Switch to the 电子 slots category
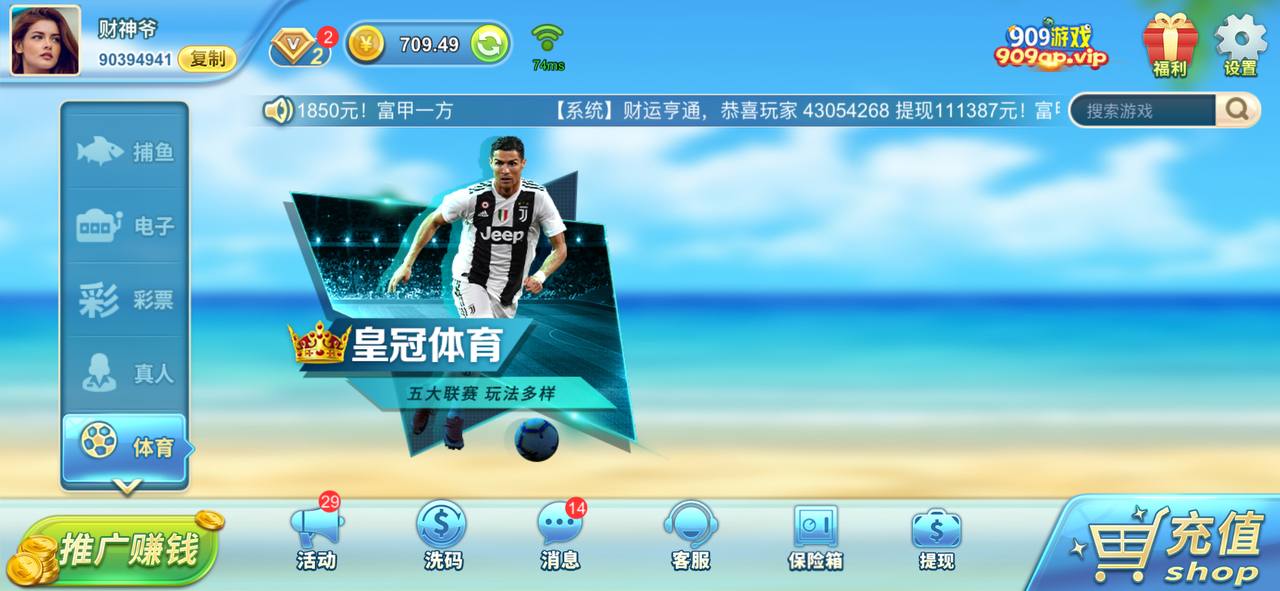Image resolution: width=1280 pixels, height=591 pixels. (x=125, y=226)
